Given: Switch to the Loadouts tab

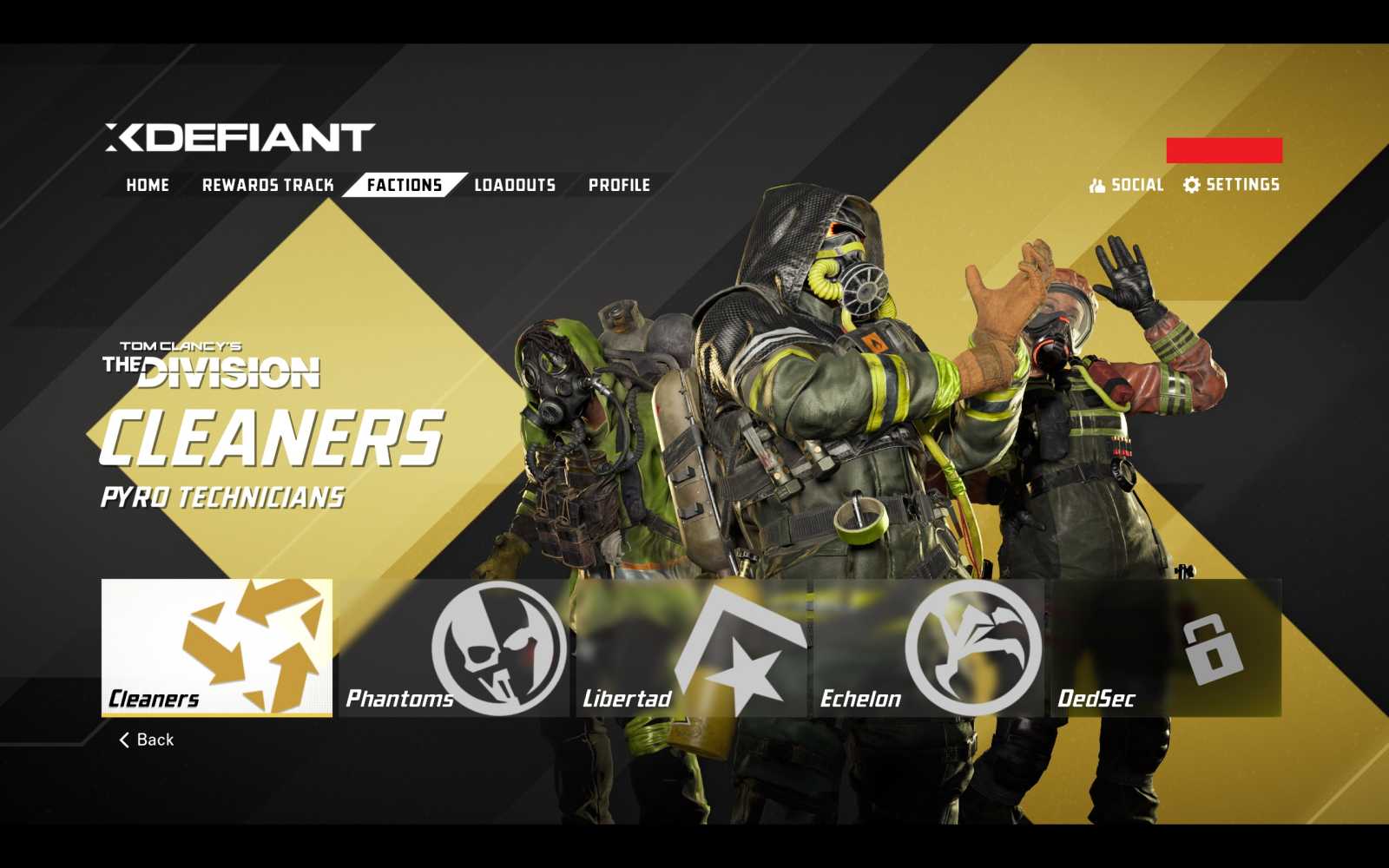Looking at the screenshot, I should click(514, 184).
